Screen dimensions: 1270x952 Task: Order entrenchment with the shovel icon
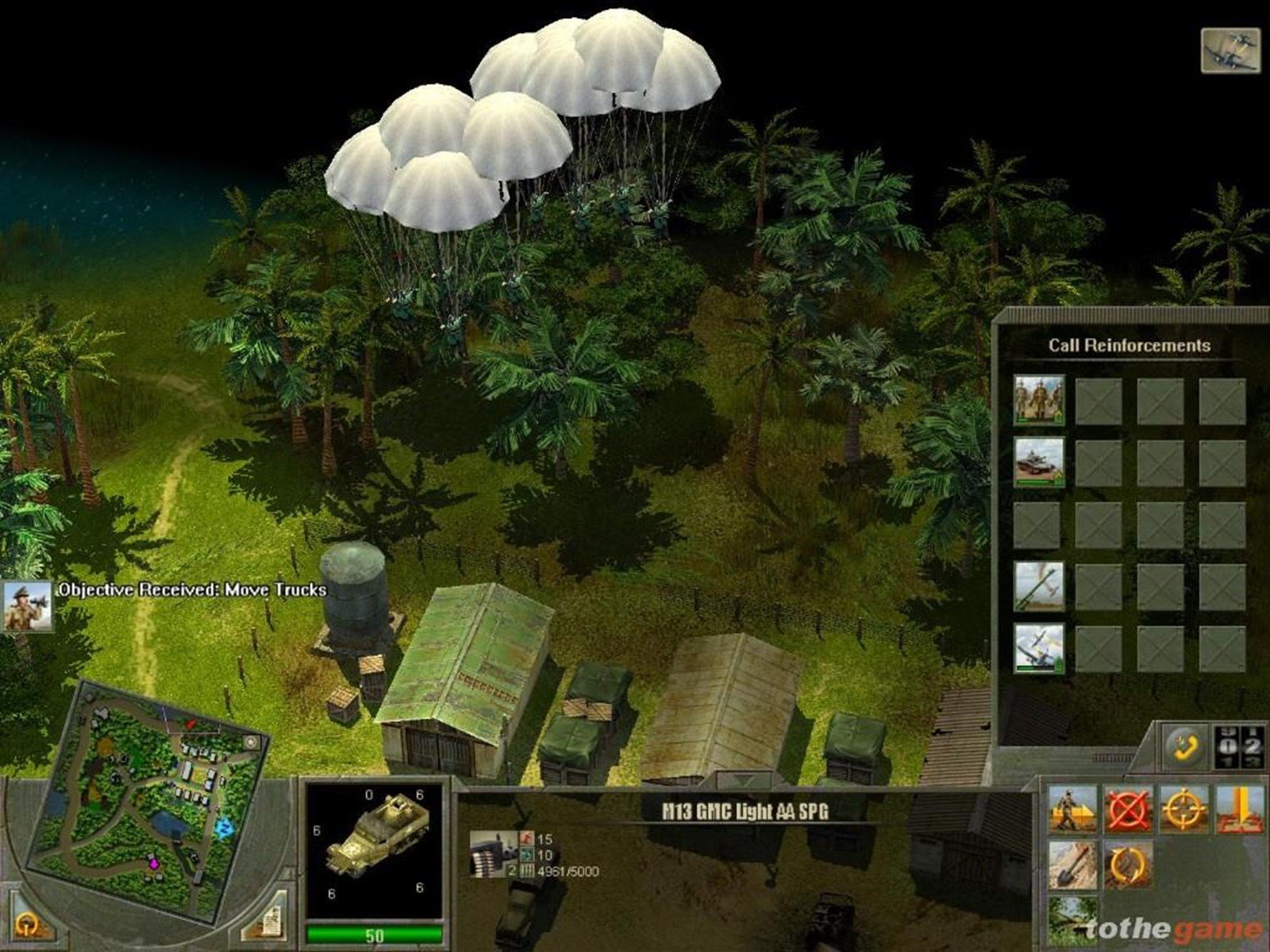[1072, 865]
